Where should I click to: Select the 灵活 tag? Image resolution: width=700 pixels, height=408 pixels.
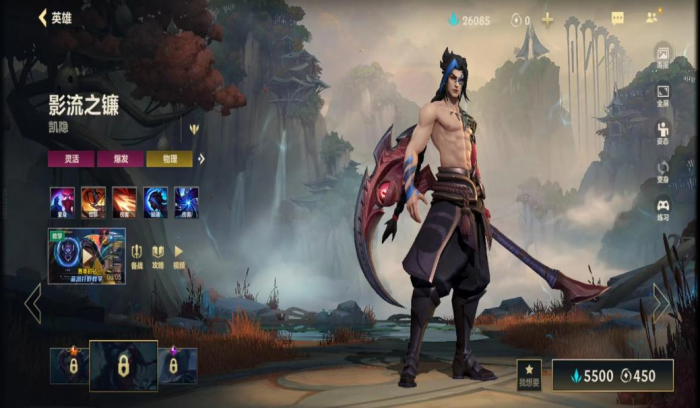click(x=71, y=159)
